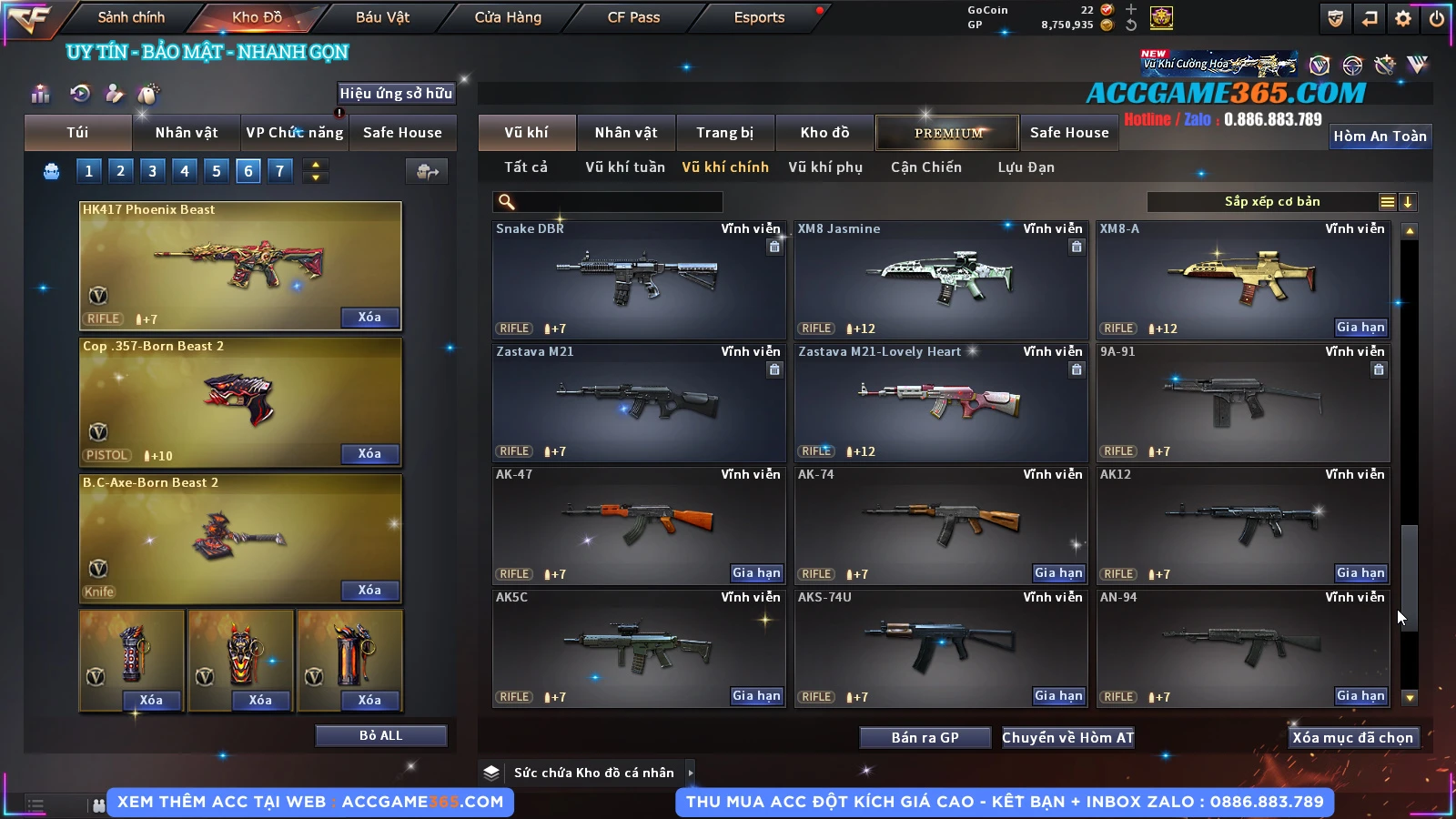Click the Bán ra GP button
The height and width of the screenshot is (819, 1456).
pos(925,737)
